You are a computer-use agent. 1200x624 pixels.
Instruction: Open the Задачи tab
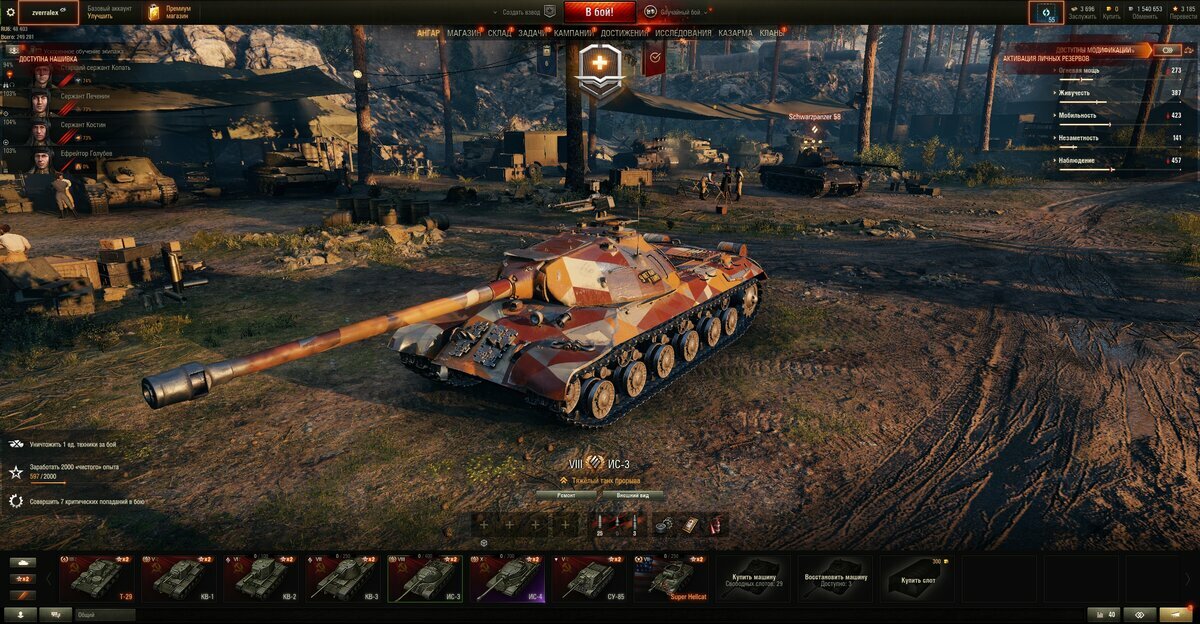click(x=532, y=33)
